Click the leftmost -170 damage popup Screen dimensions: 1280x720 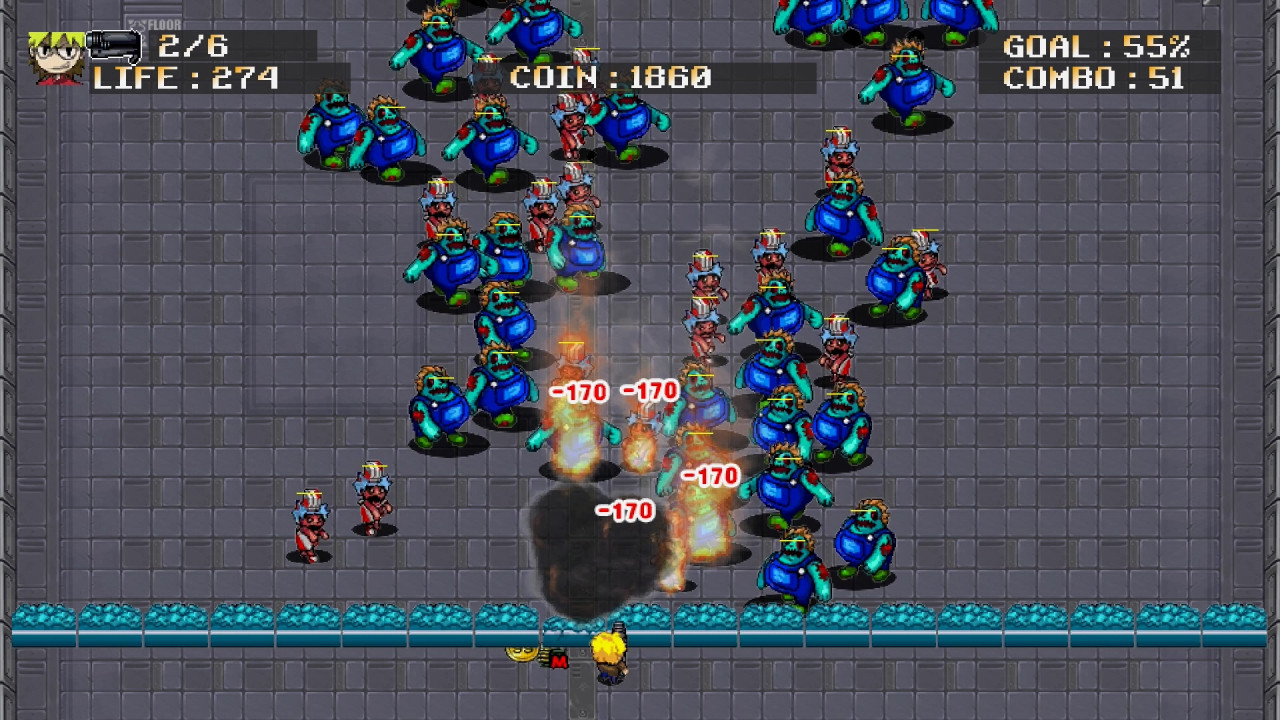pyautogui.click(x=576, y=391)
